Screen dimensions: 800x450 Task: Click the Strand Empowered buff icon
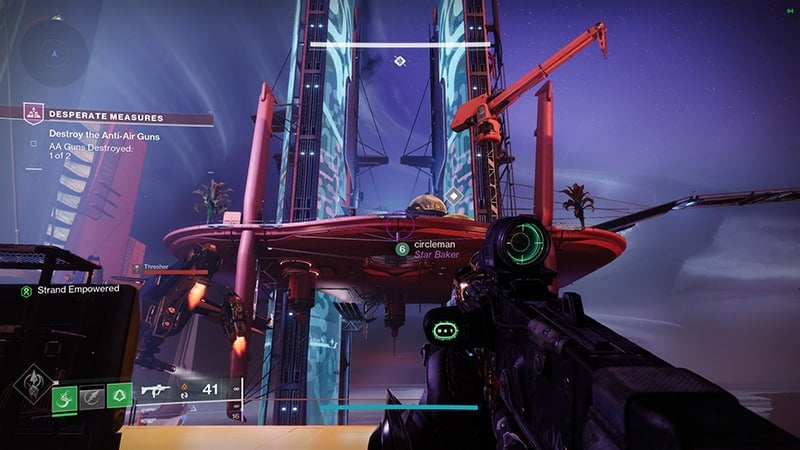click(x=27, y=290)
